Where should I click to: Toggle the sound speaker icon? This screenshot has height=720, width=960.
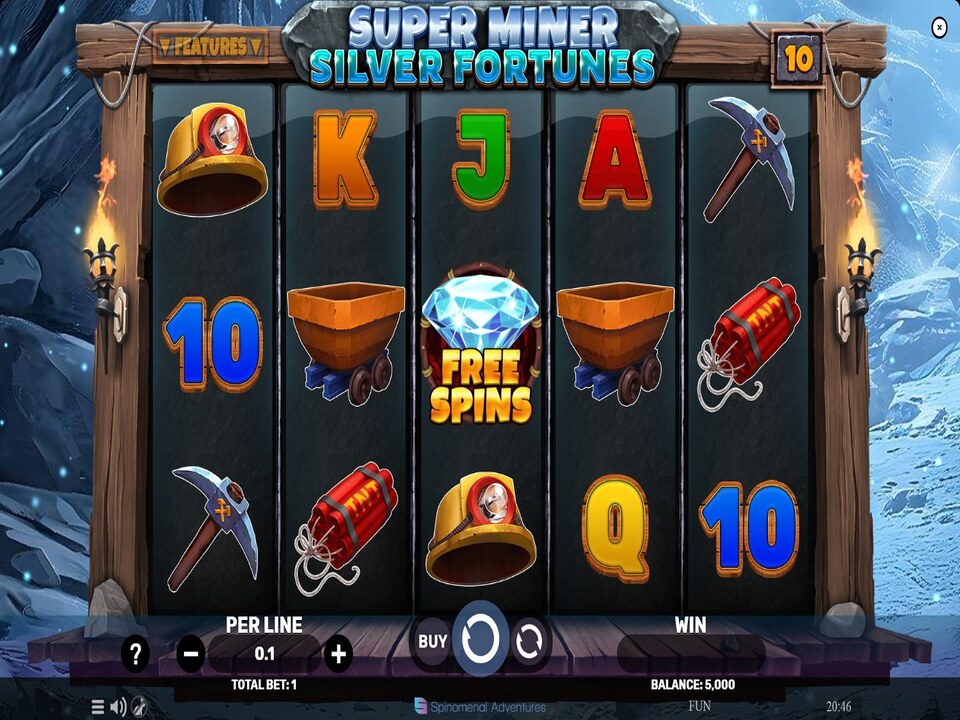118,707
